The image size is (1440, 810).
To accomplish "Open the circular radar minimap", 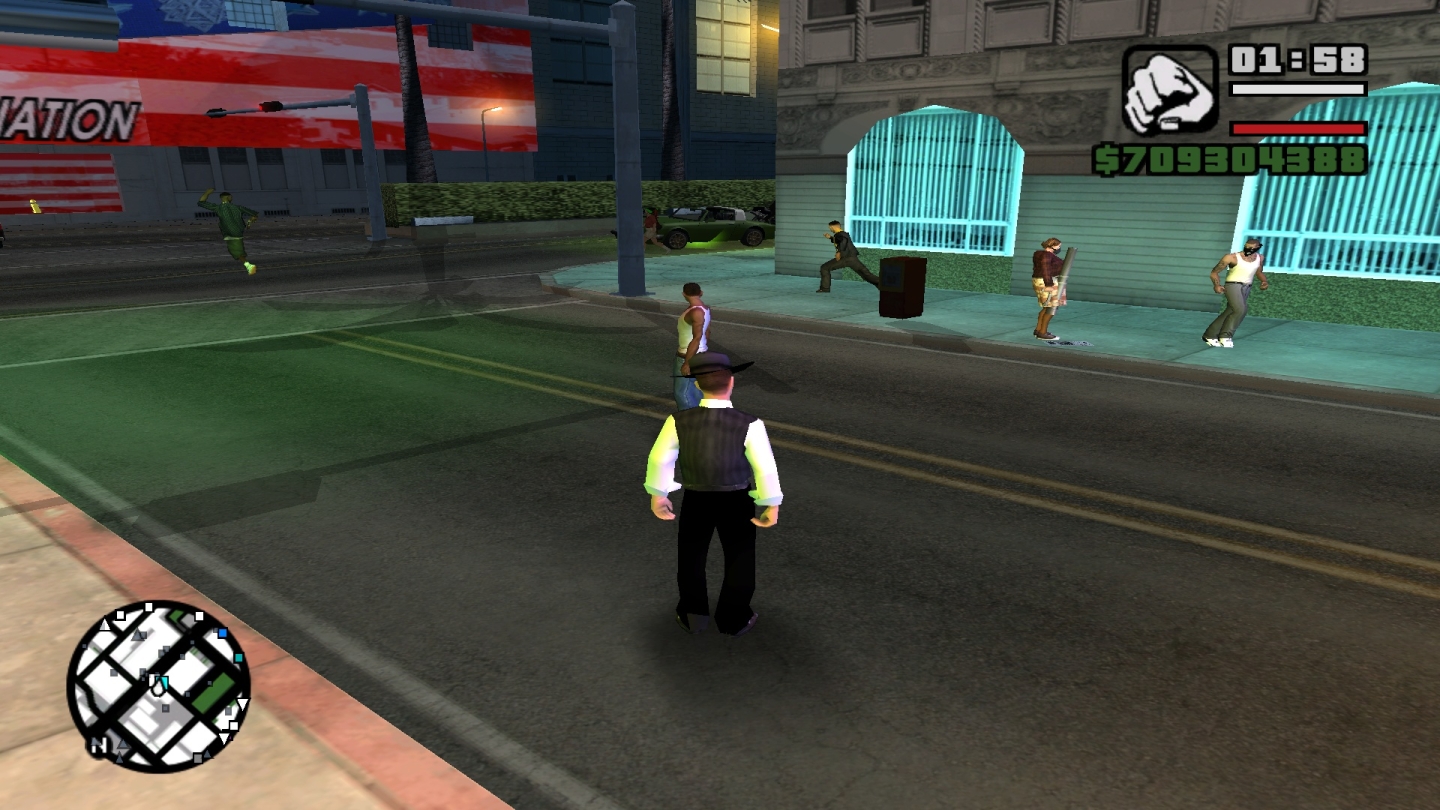I will 158,686.
